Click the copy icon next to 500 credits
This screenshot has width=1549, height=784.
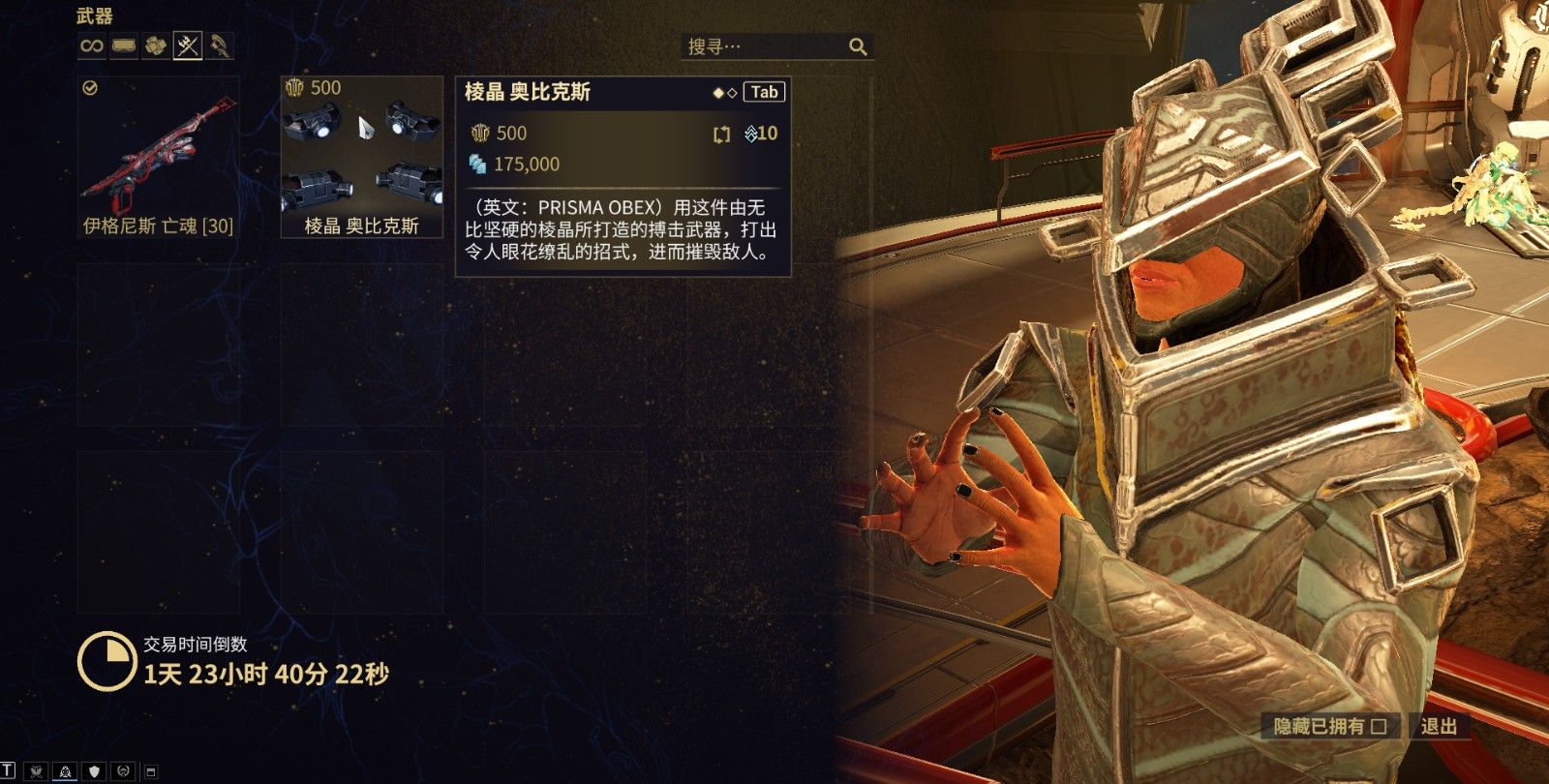click(720, 135)
